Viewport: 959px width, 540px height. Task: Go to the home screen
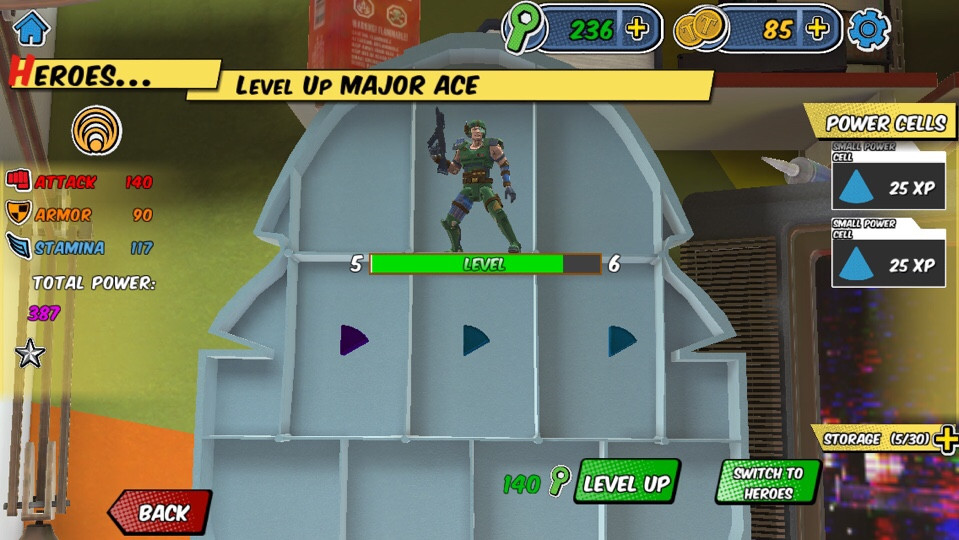(31, 28)
